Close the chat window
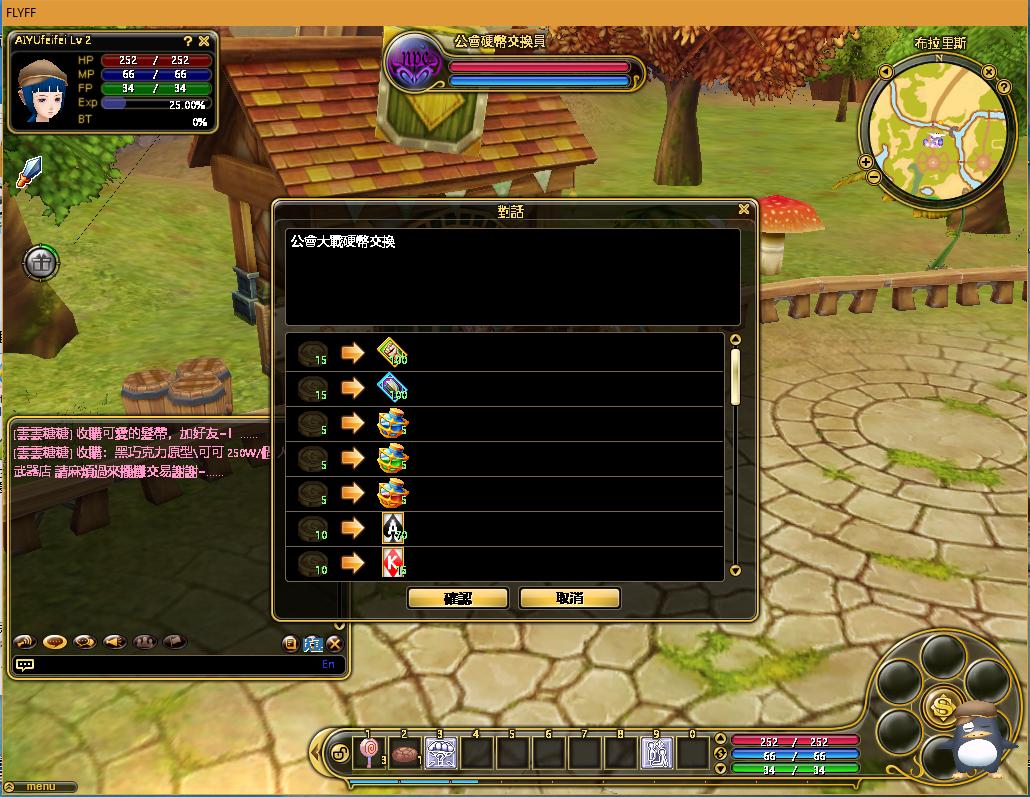Screen dimensions: 1030x797 (x=335, y=643)
